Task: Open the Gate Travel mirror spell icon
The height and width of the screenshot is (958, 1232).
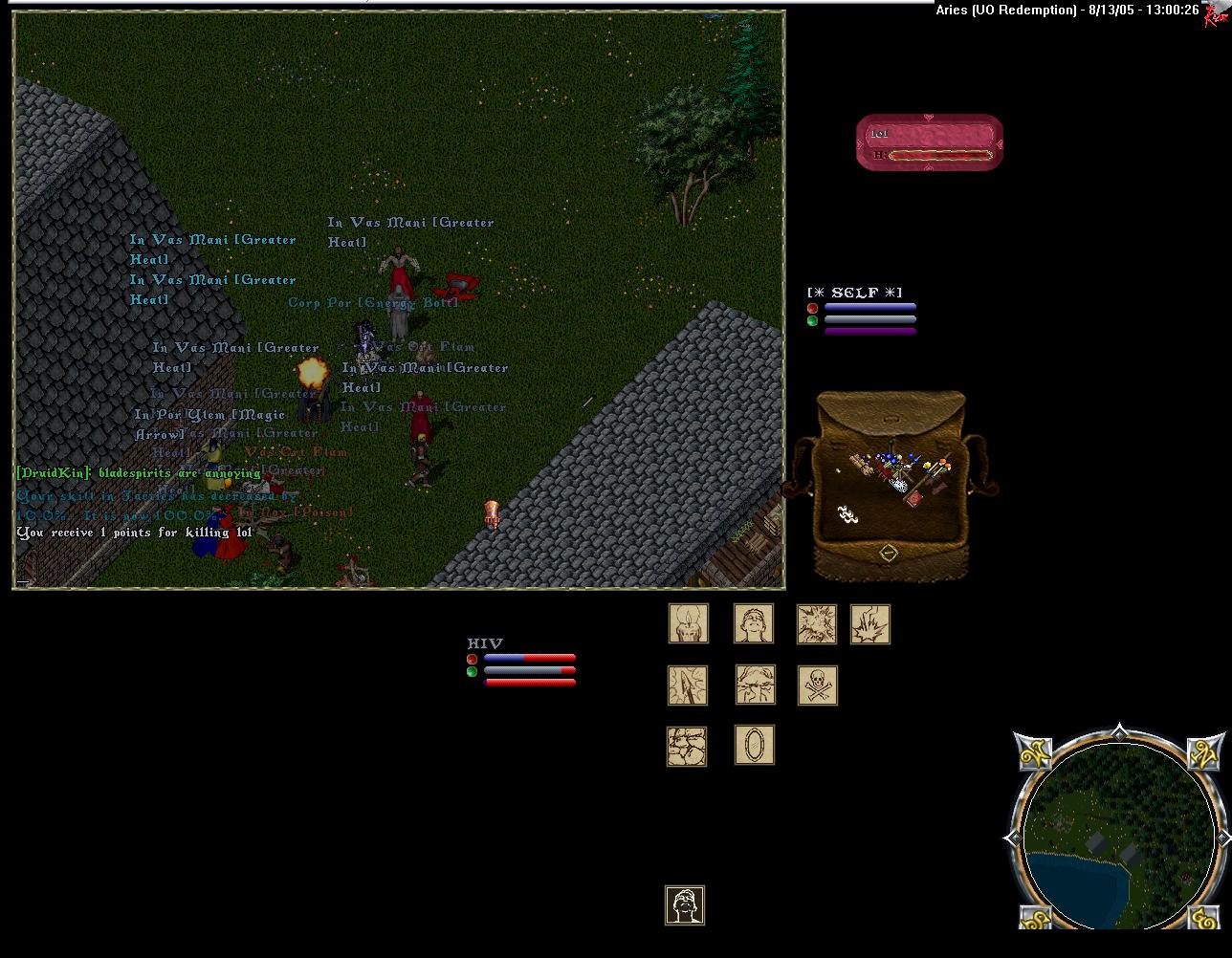Action: point(755,746)
